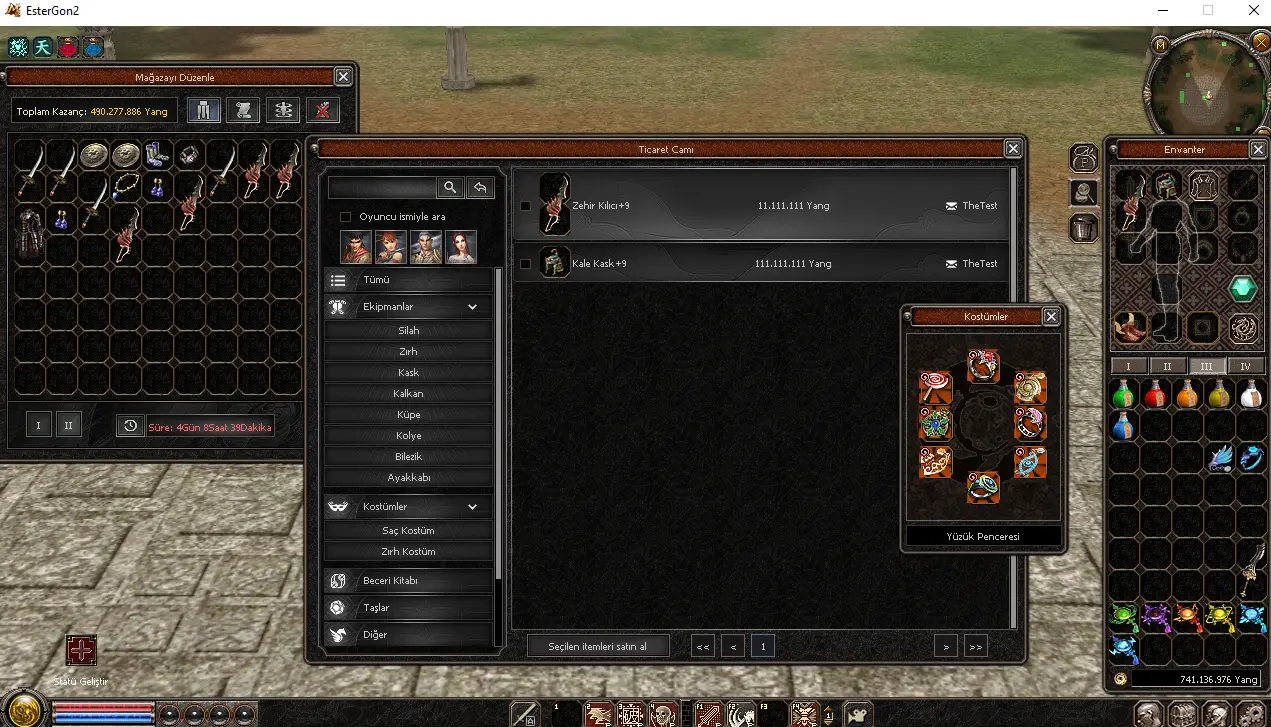Close the Ticaret Camı trade window

(x=1013, y=149)
